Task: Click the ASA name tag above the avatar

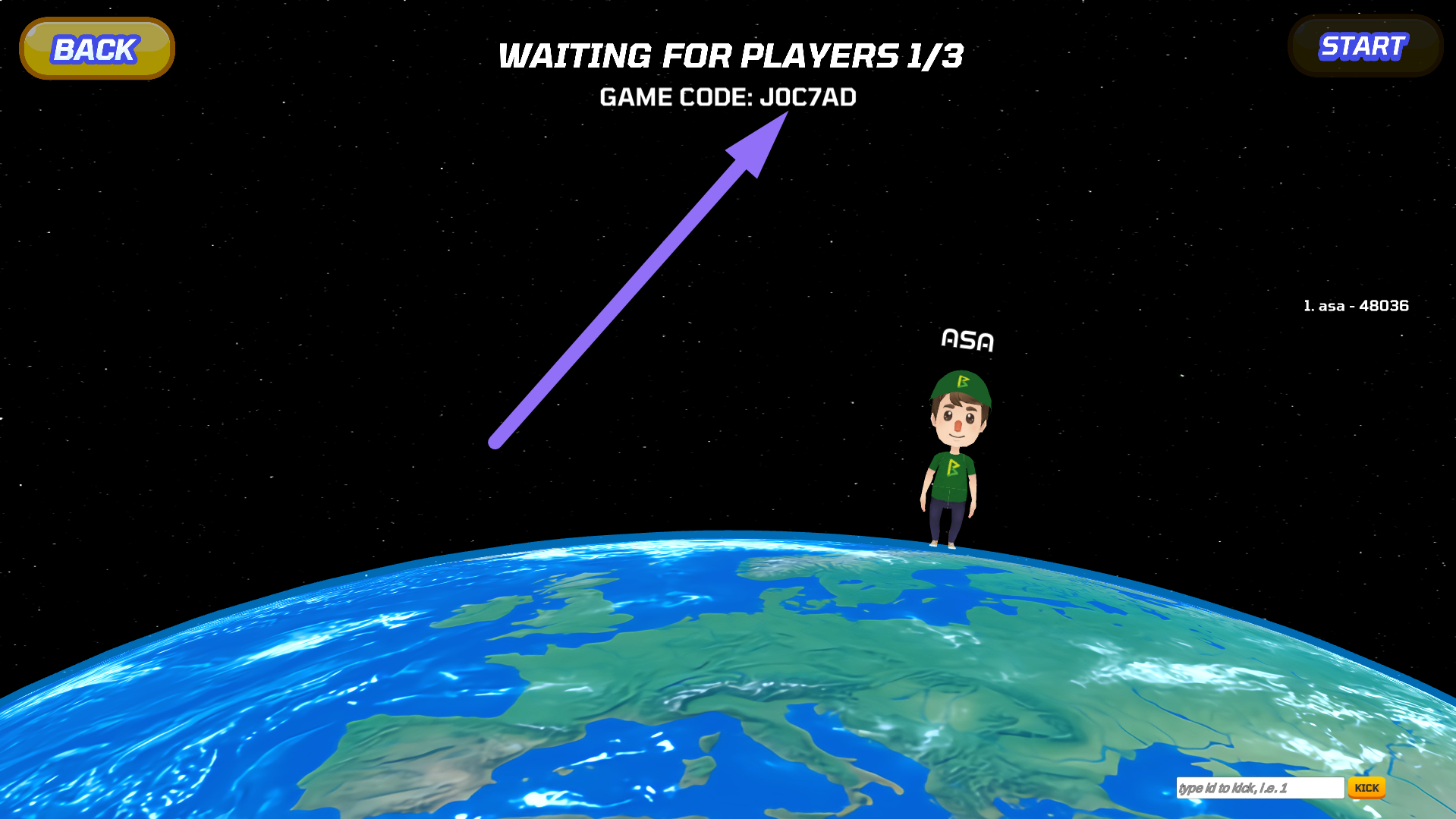Action: [967, 341]
